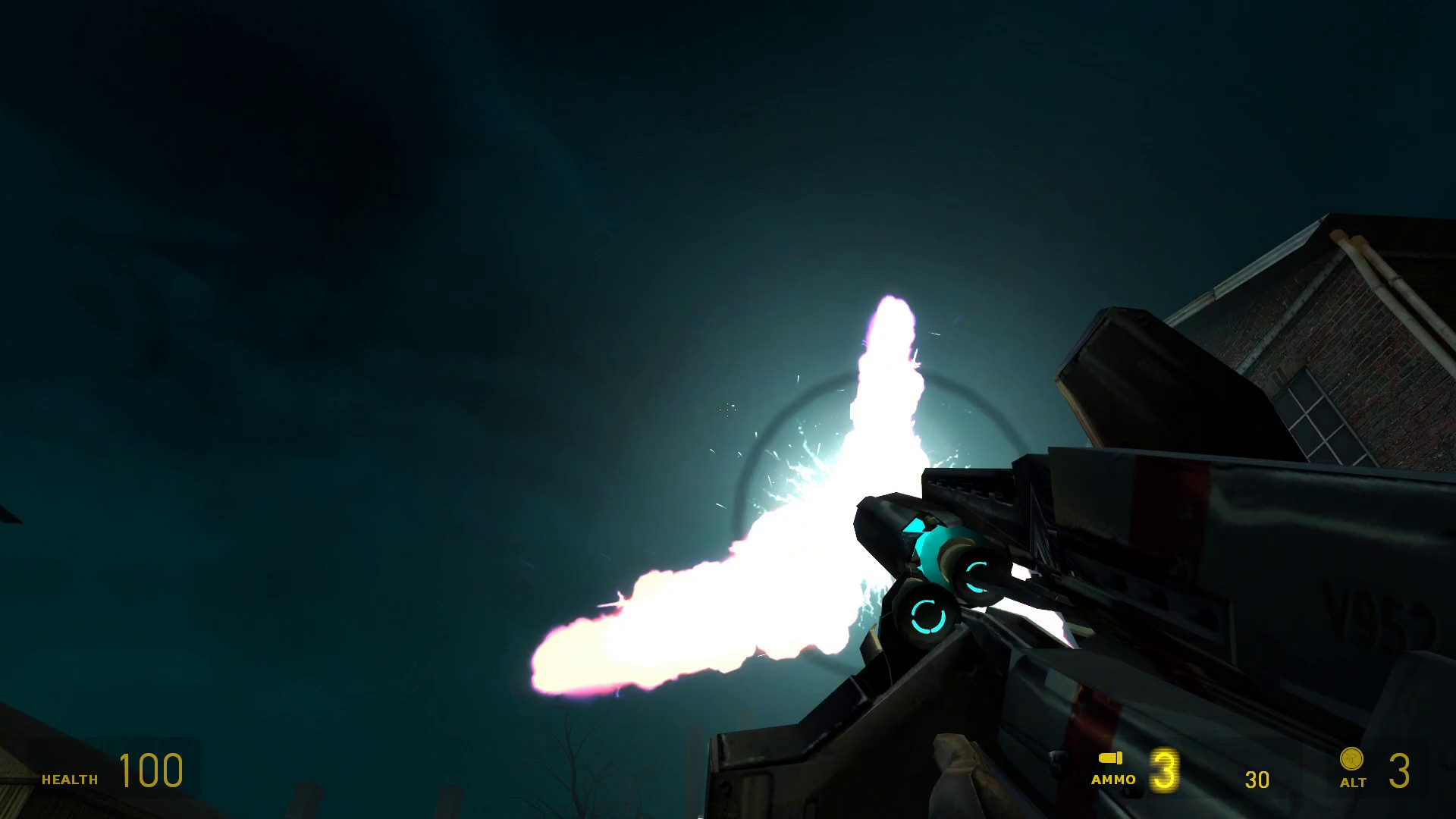Viewport: 1456px width, 819px height.
Task: Click the yellow health value 100
Action: tap(152, 770)
